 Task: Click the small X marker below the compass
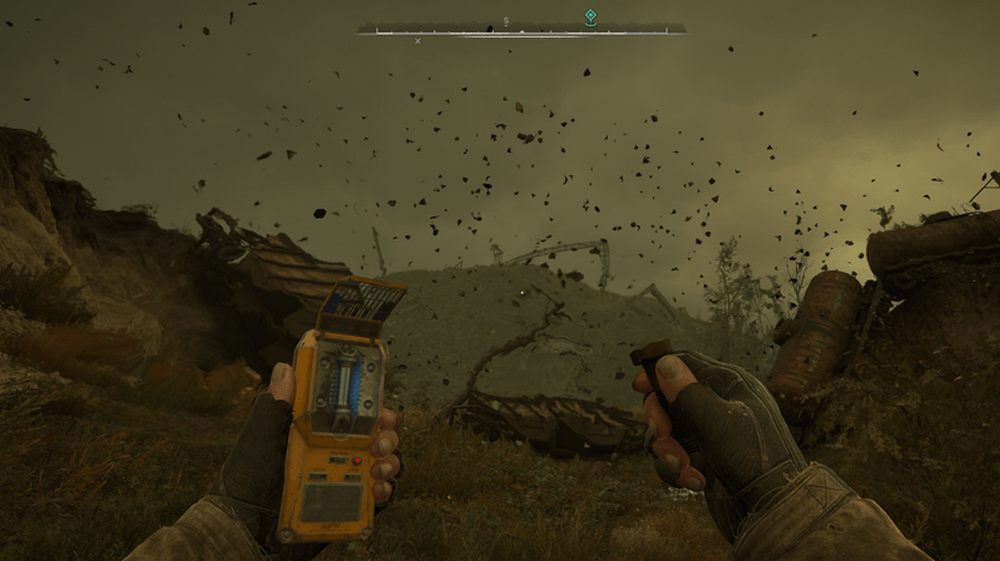click(x=418, y=41)
